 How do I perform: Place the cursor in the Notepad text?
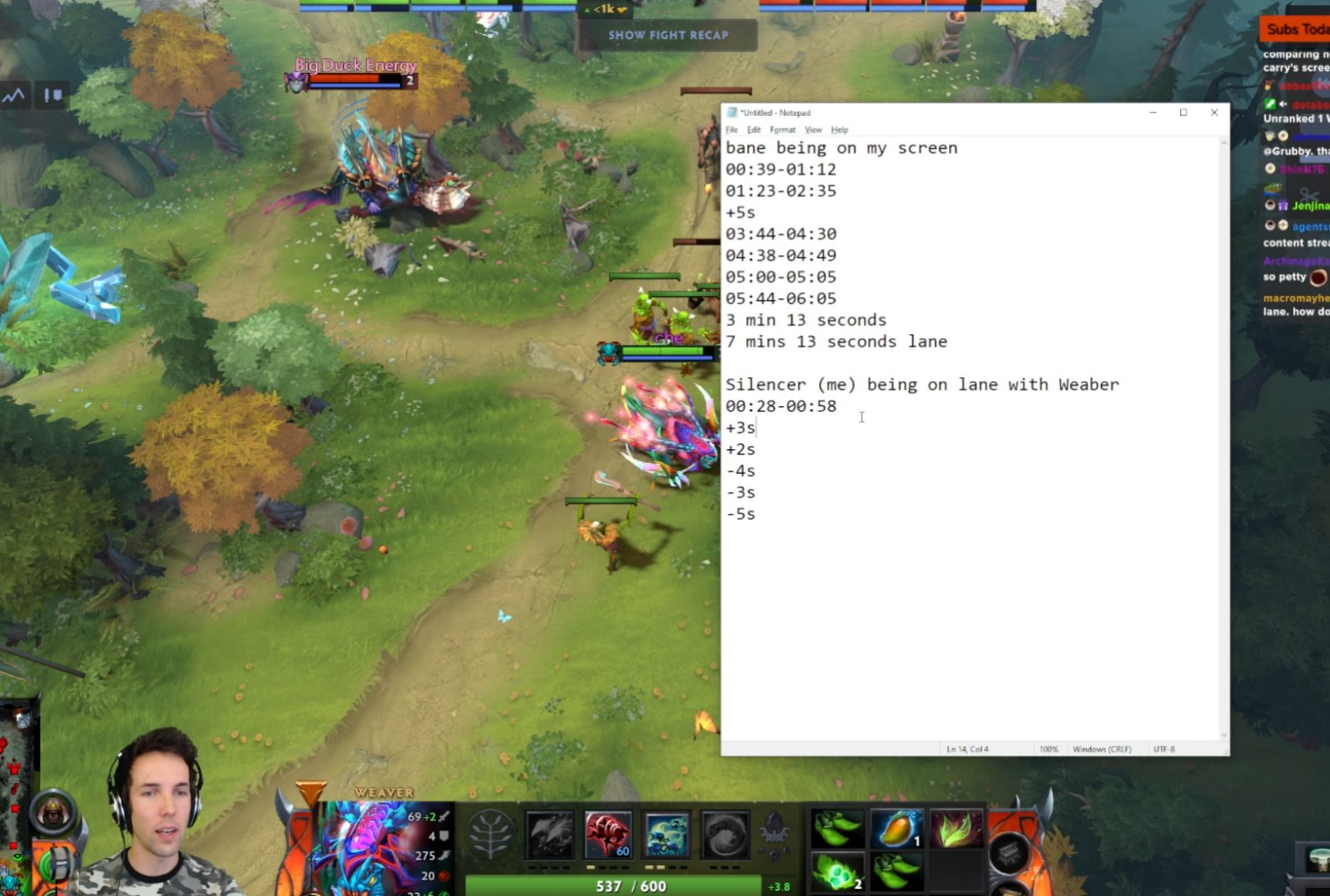click(861, 417)
